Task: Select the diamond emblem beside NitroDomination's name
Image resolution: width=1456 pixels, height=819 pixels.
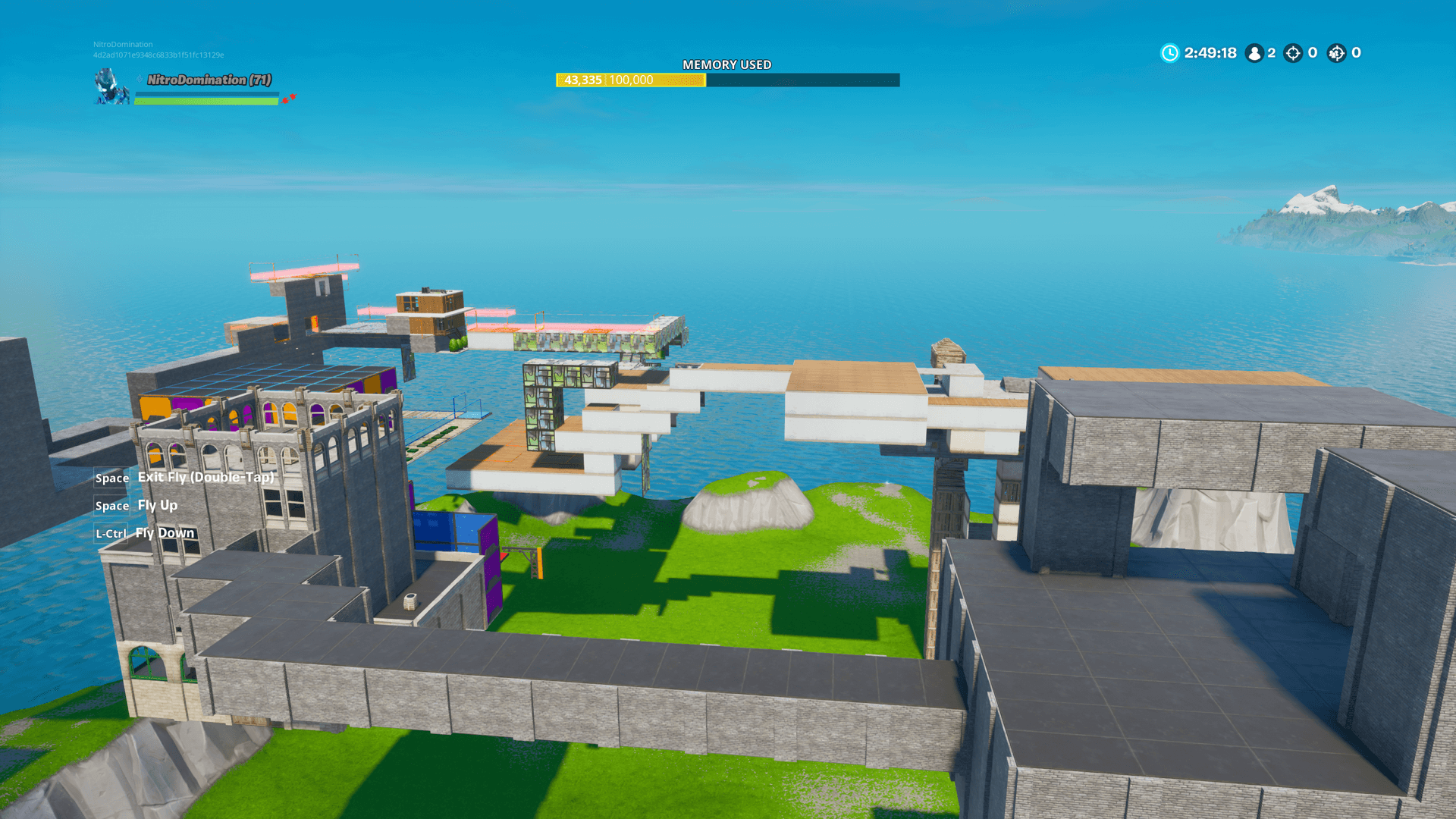Action: 140,79
